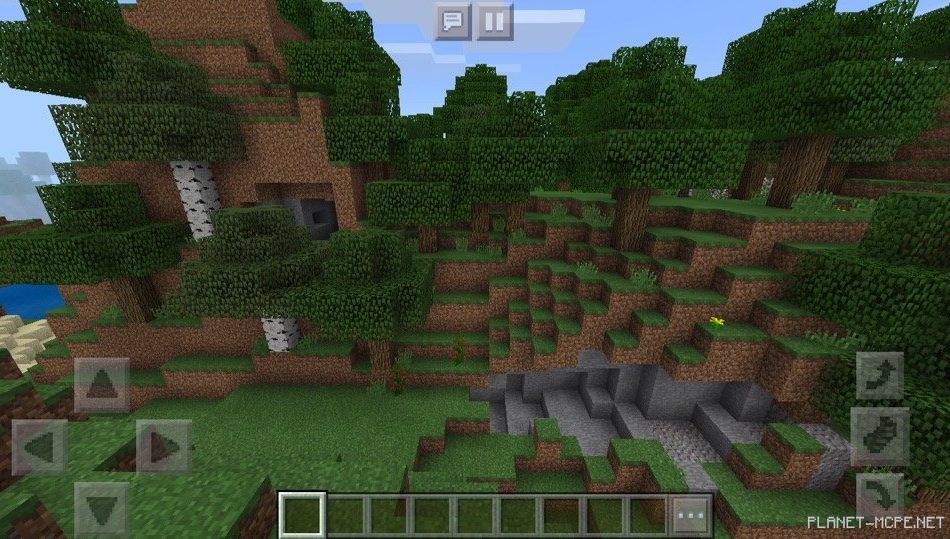This screenshot has height=539, width=950.
Task: Open the chat with the speech bubble button
Action: pos(453,21)
